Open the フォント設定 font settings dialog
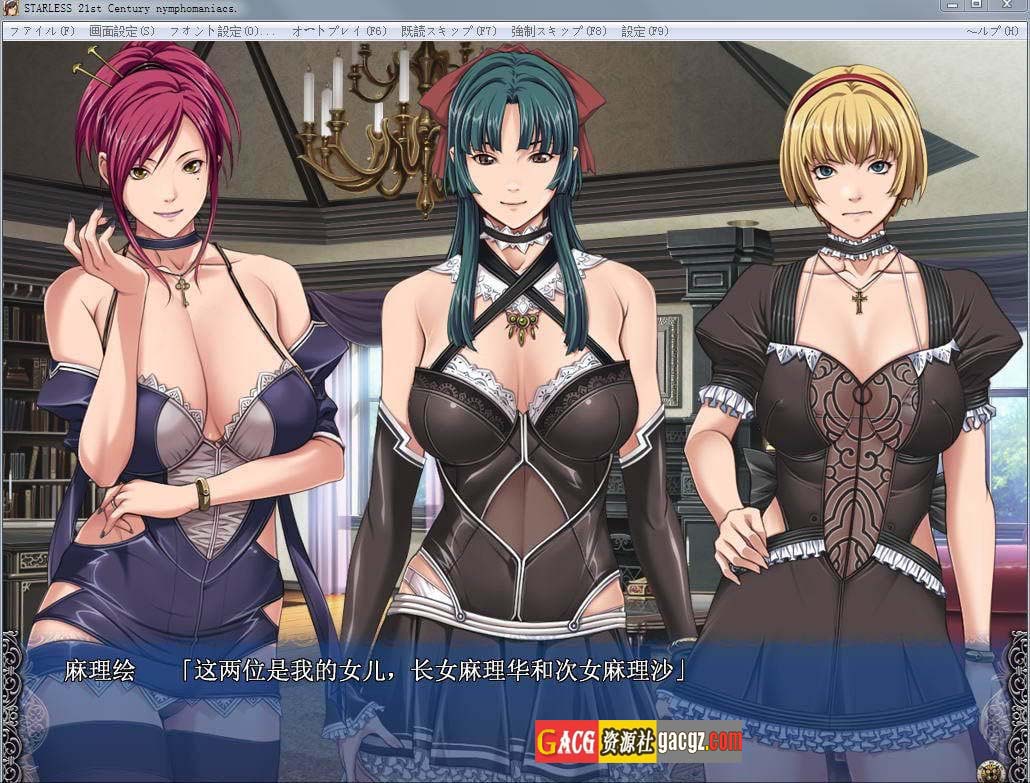This screenshot has width=1030, height=783. (x=222, y=31)
